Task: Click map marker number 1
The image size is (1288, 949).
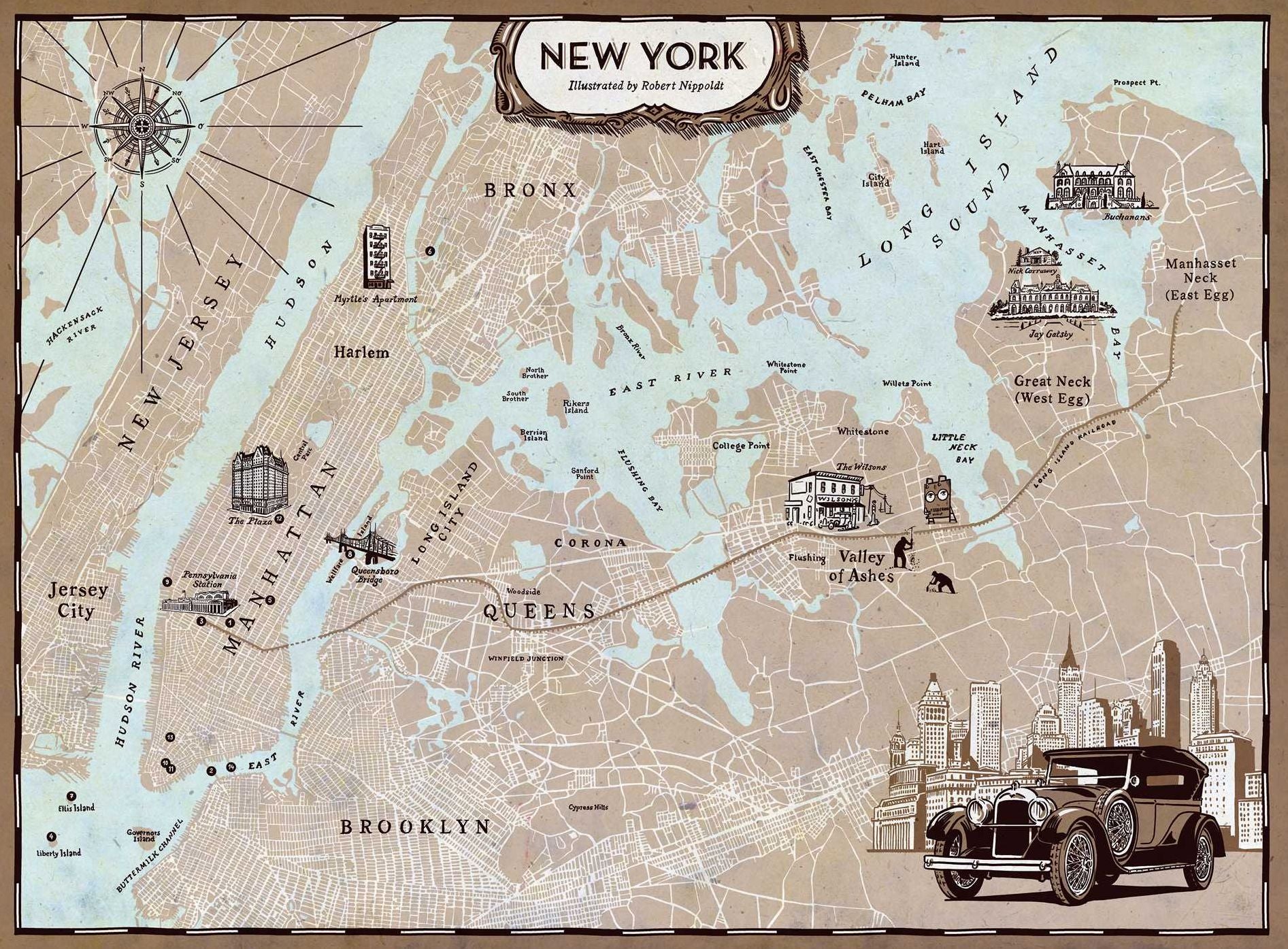Action: point(230,622)
